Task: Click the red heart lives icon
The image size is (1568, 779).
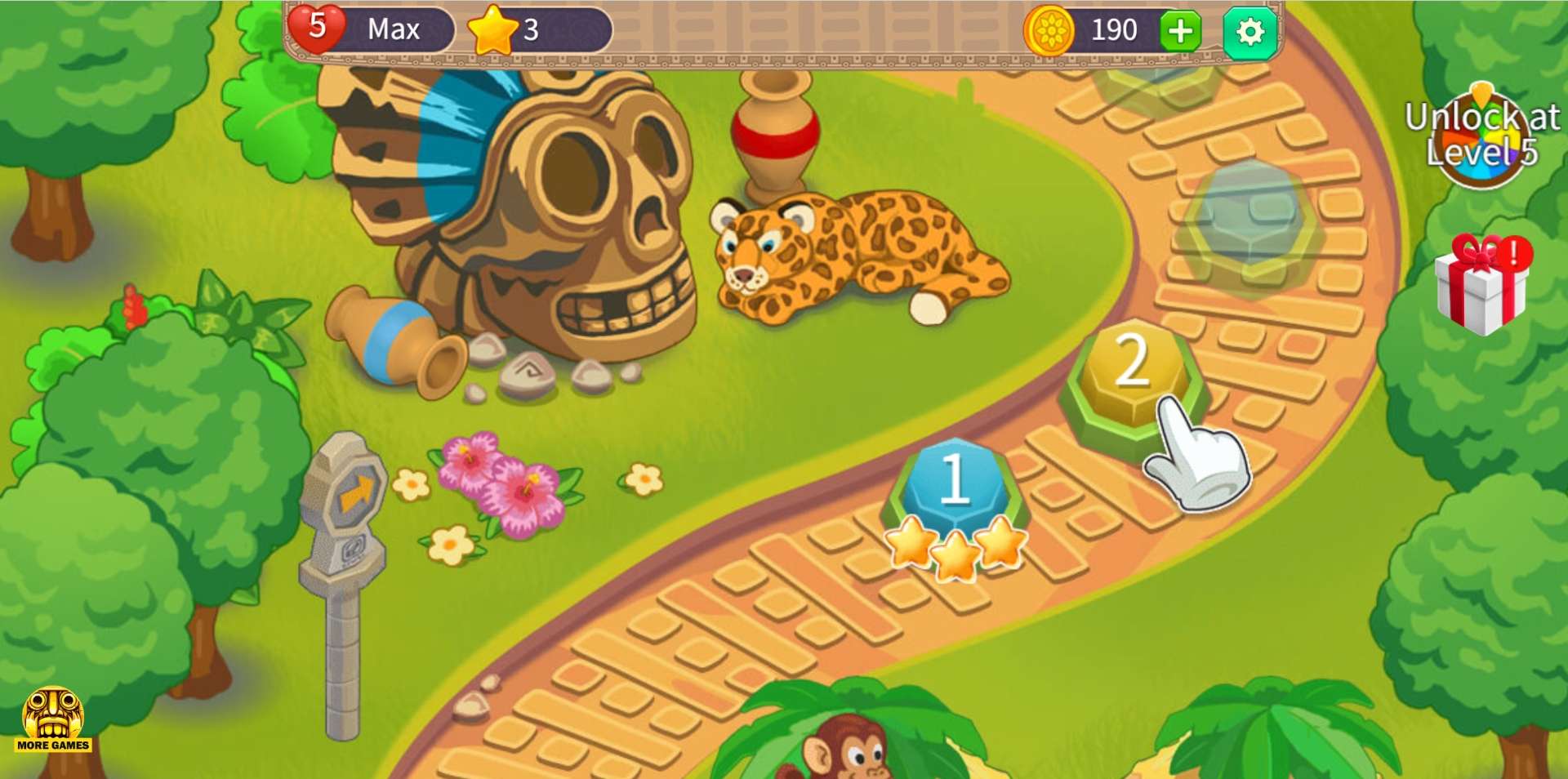Action: [316, 28]
